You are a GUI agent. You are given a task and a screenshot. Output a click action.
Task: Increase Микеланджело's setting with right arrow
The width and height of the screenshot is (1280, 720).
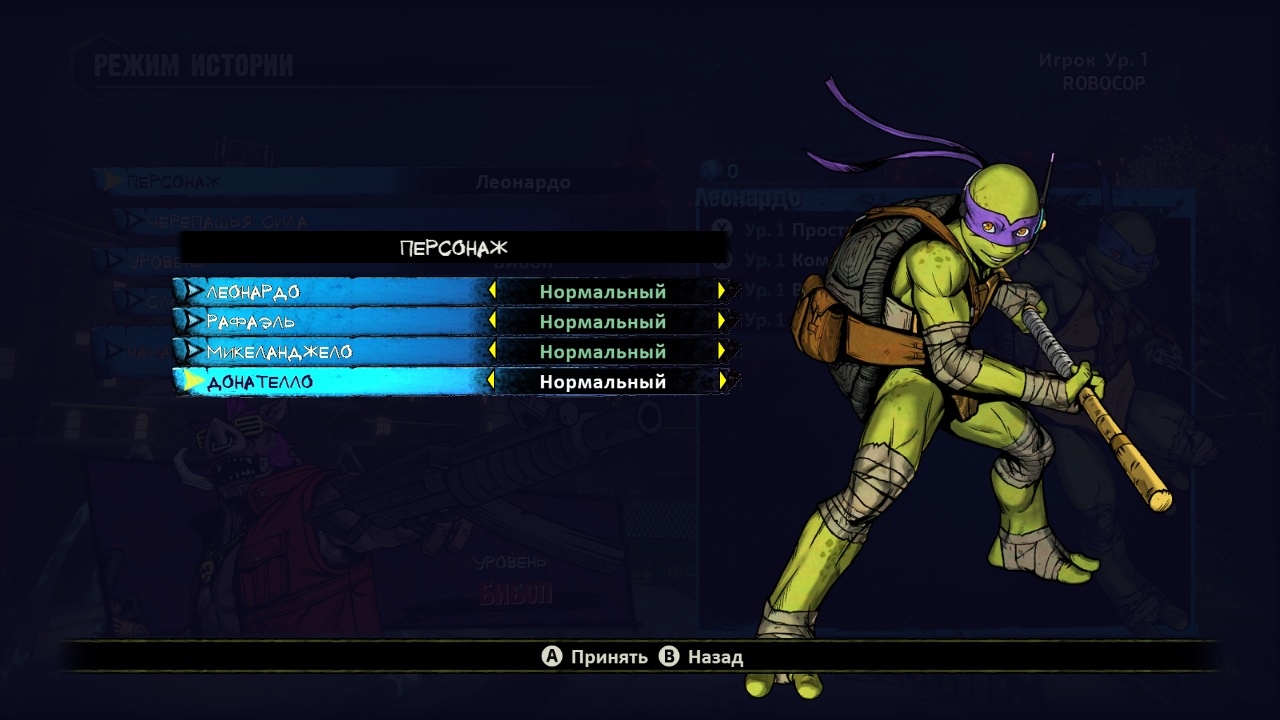[721, 351]
